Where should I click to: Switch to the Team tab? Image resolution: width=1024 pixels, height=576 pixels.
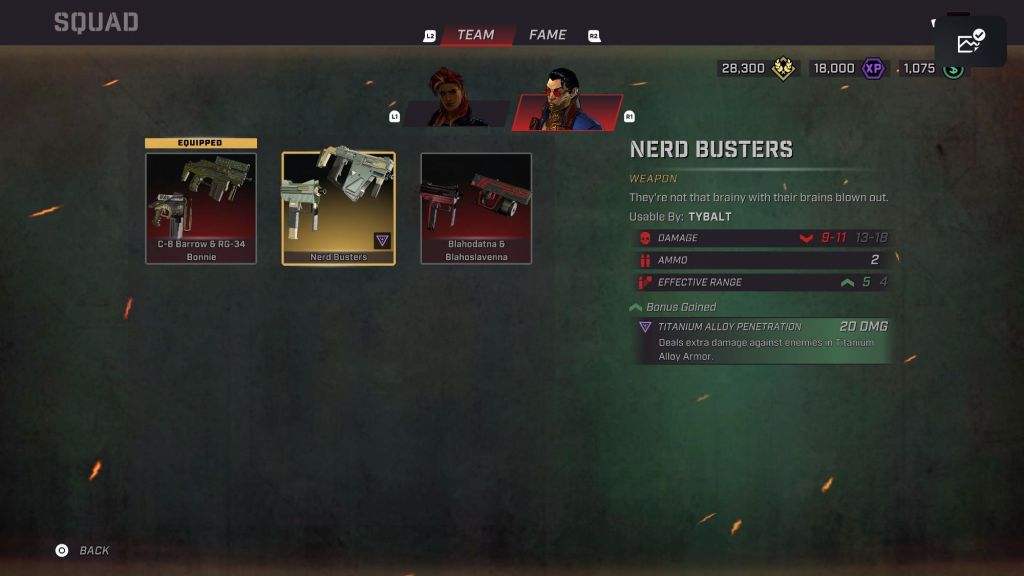(x=476, y=35)
